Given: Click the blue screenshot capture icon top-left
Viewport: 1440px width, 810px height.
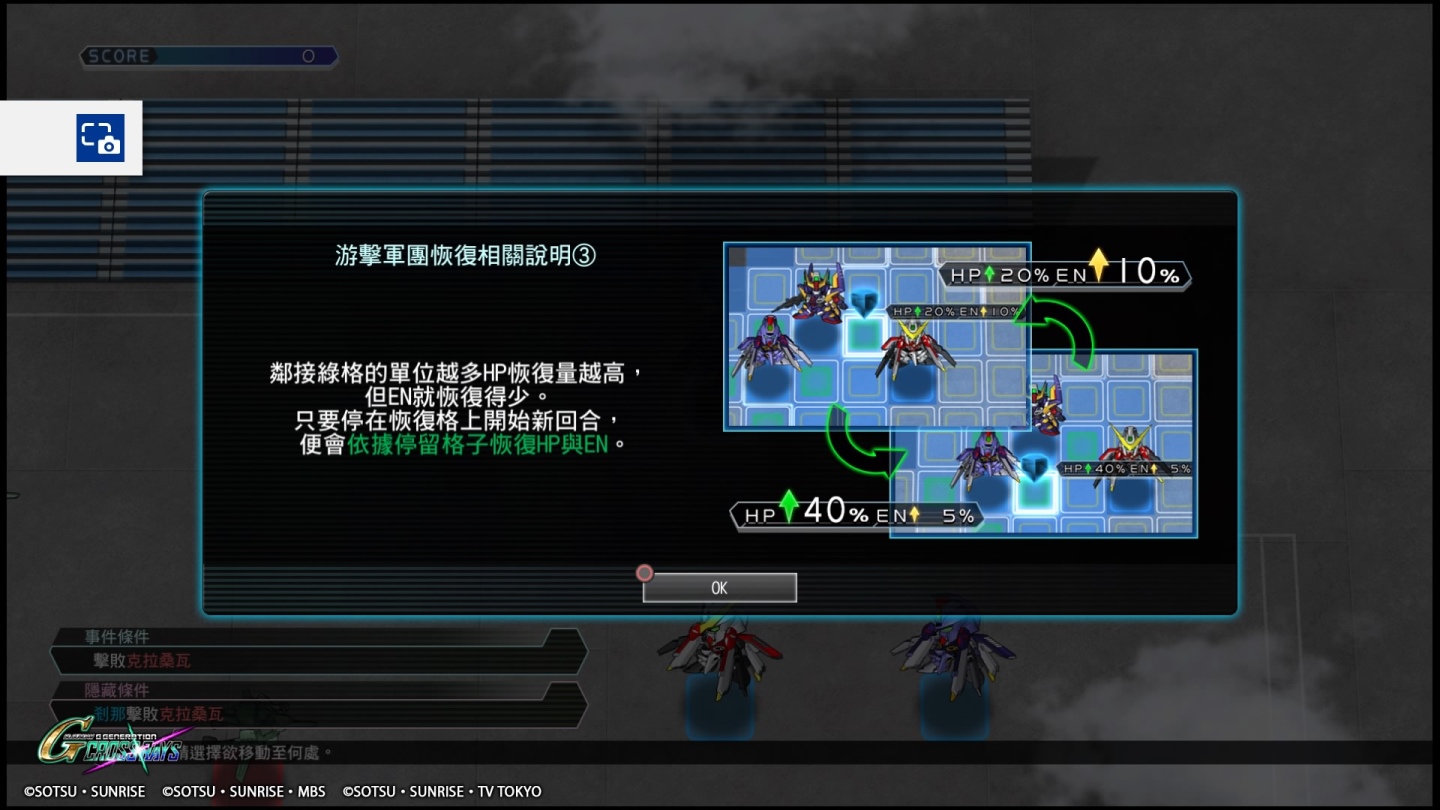Looking at the screenshot, I should tap(98, 139).
